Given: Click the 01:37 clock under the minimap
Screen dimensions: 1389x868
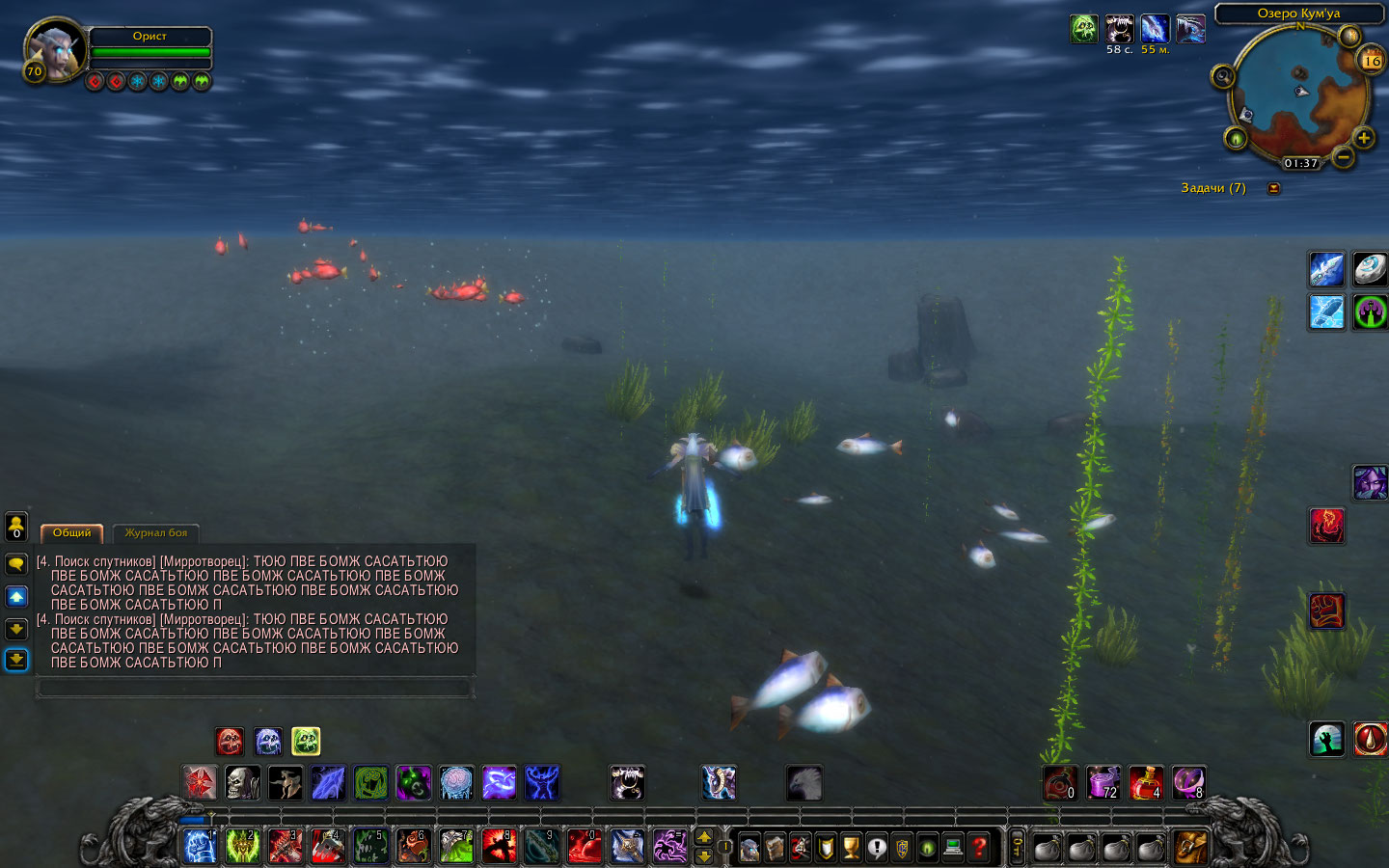Looking at the screenshot, I should (1300, 163).
